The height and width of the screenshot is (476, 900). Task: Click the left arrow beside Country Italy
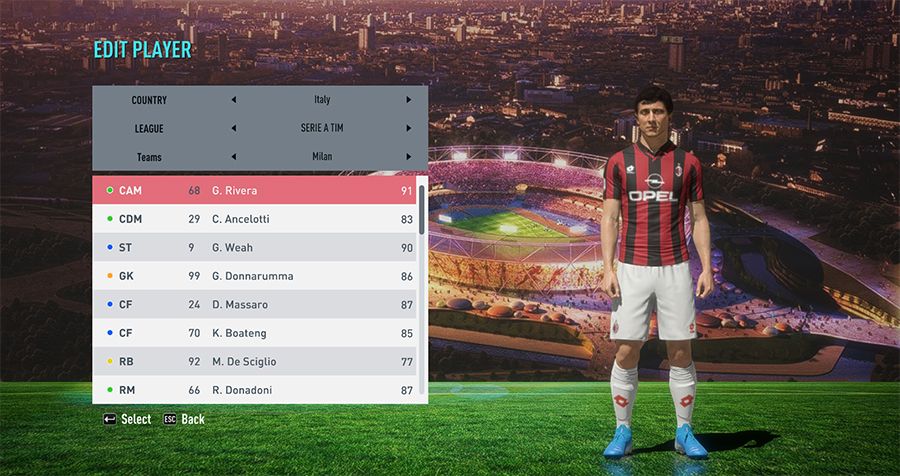point(234,100)
